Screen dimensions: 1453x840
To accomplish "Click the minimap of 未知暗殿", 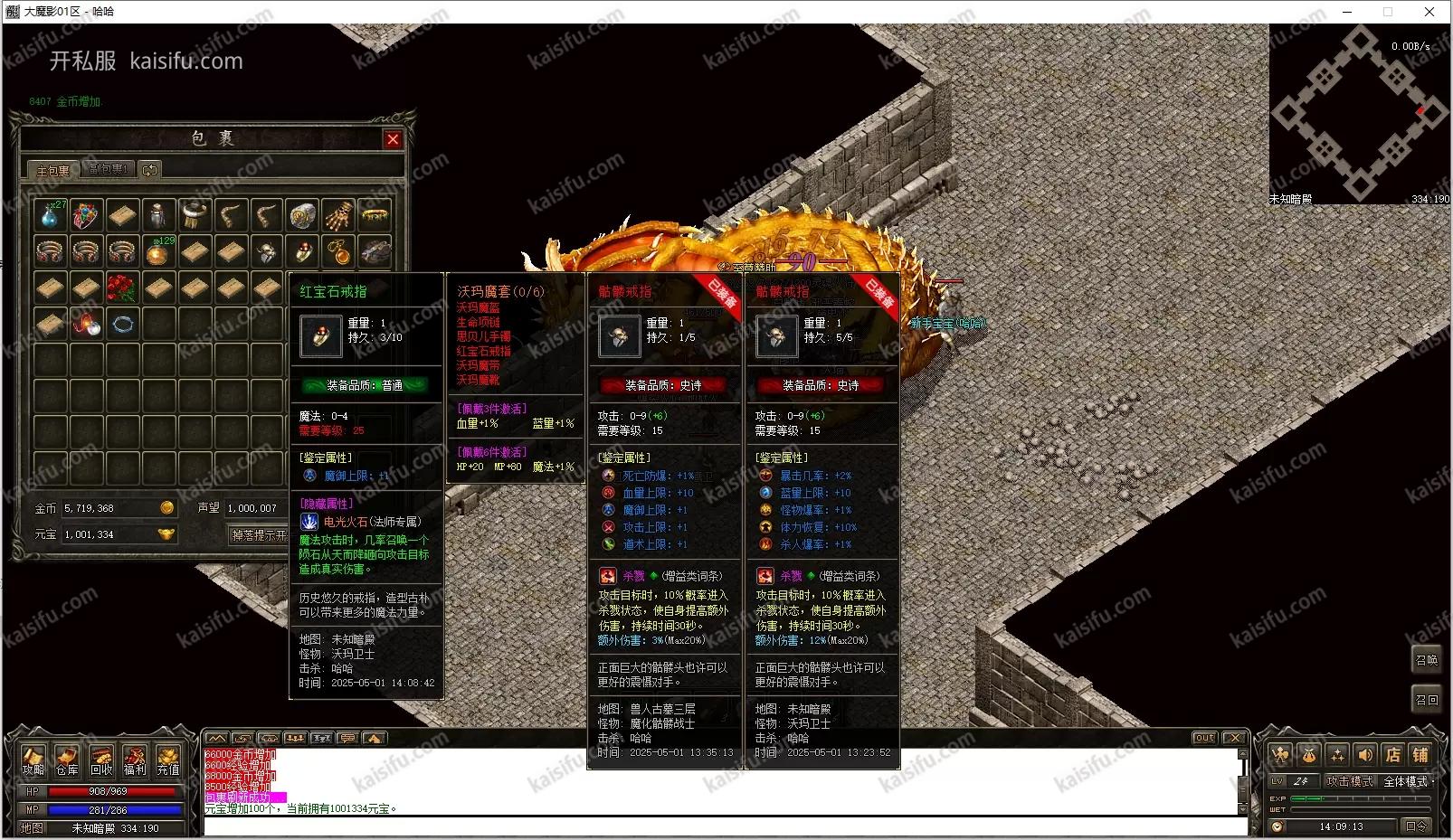I will pyautogui.click(x=1359, y=114).
